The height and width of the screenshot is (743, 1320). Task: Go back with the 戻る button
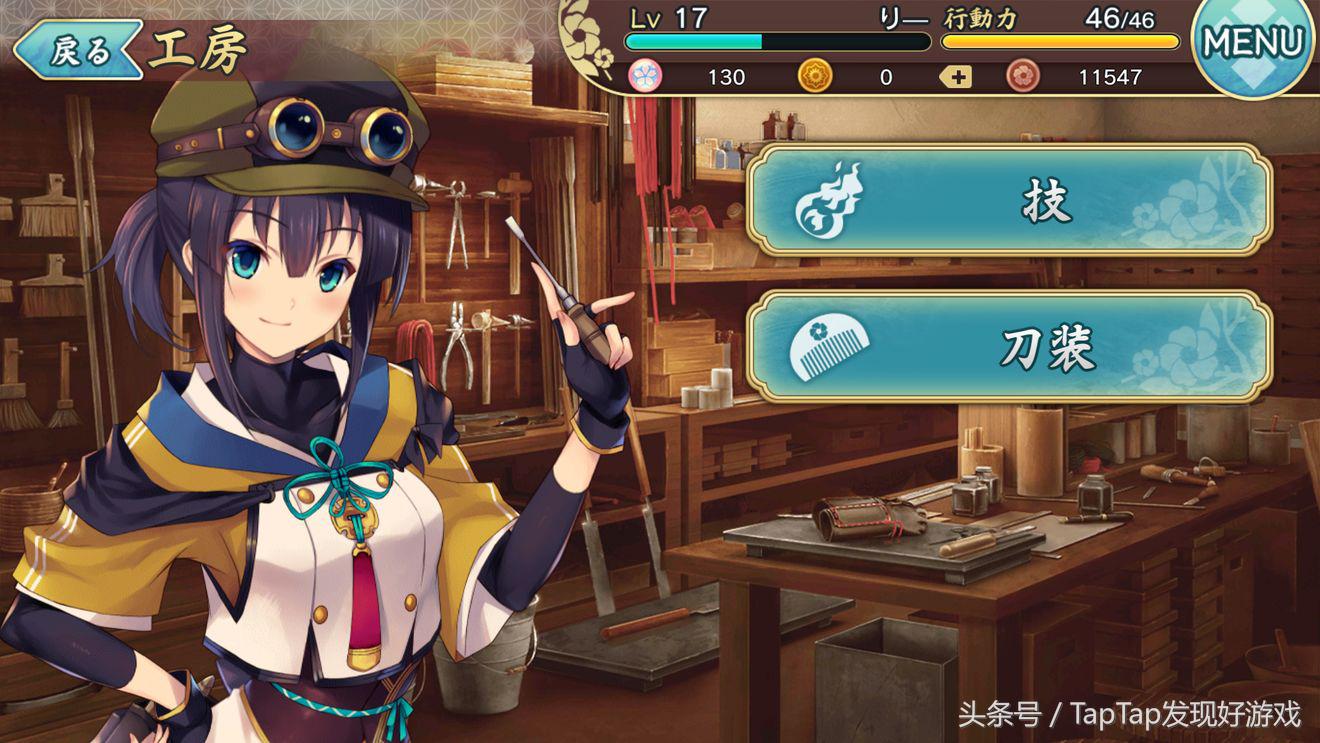pos(76,50)
